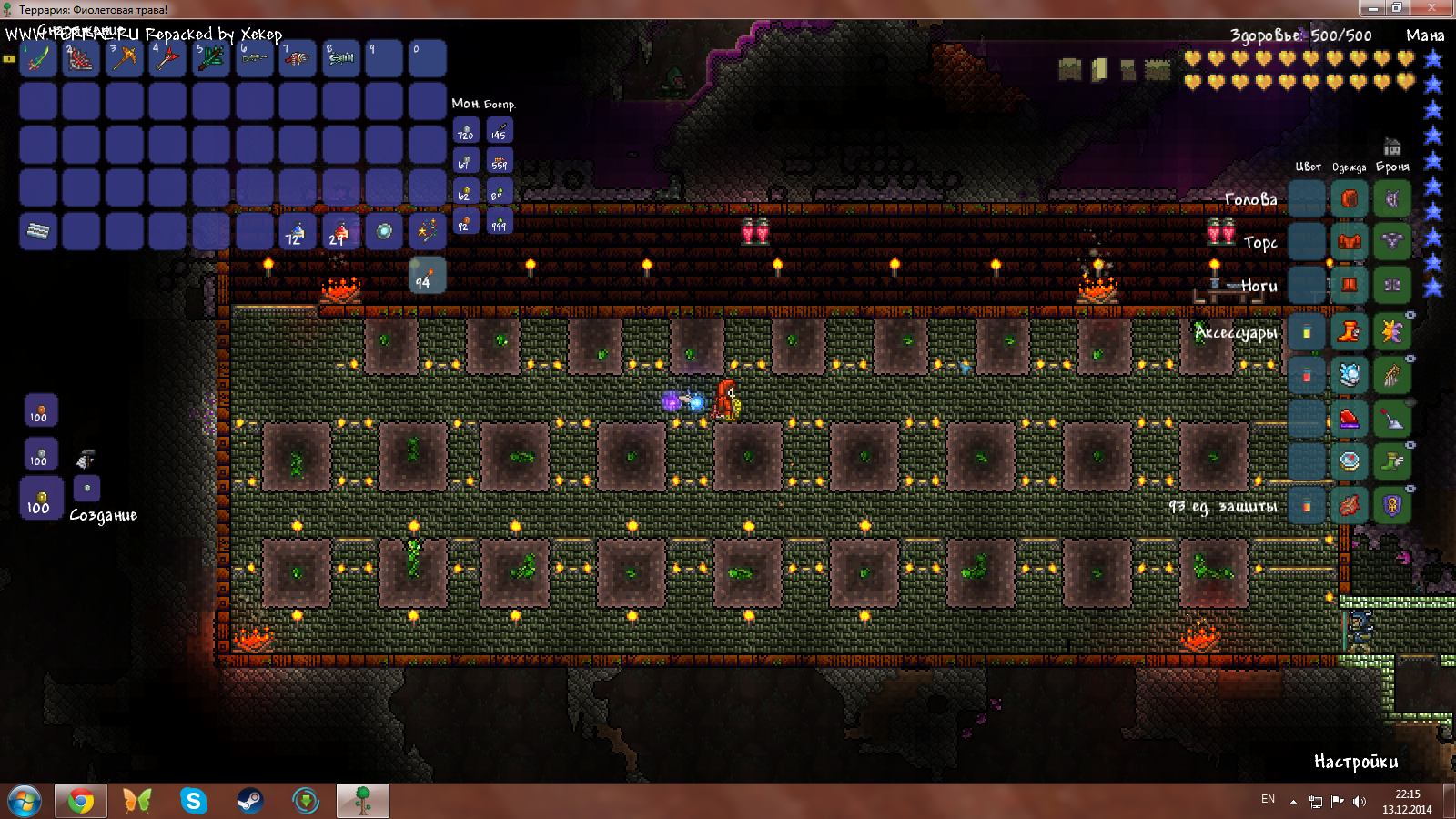
Task: Click the helmet armor slot beside Голова
Action: 1391,198
